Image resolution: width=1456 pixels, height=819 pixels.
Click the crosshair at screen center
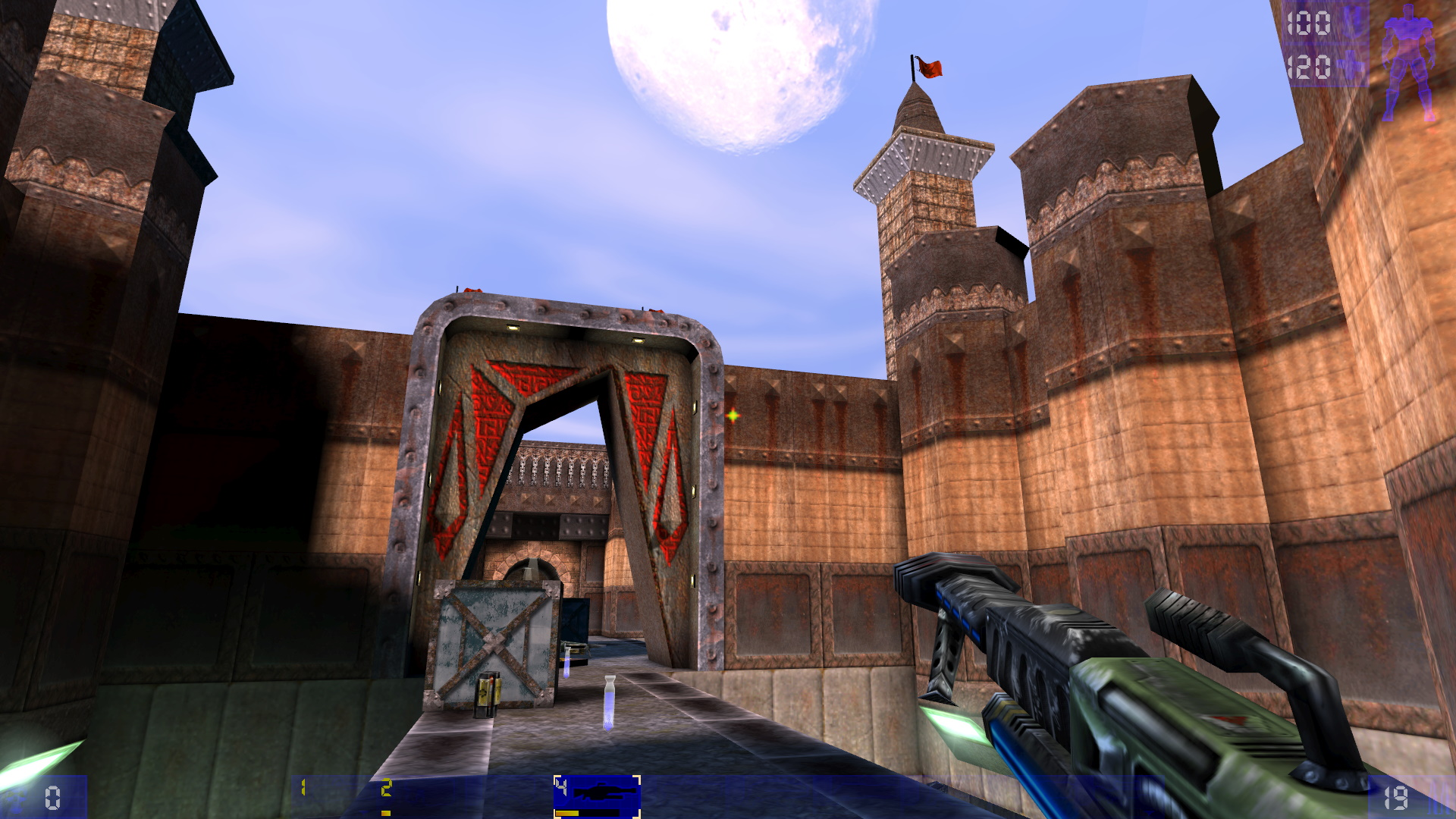(x=732, y=415)
